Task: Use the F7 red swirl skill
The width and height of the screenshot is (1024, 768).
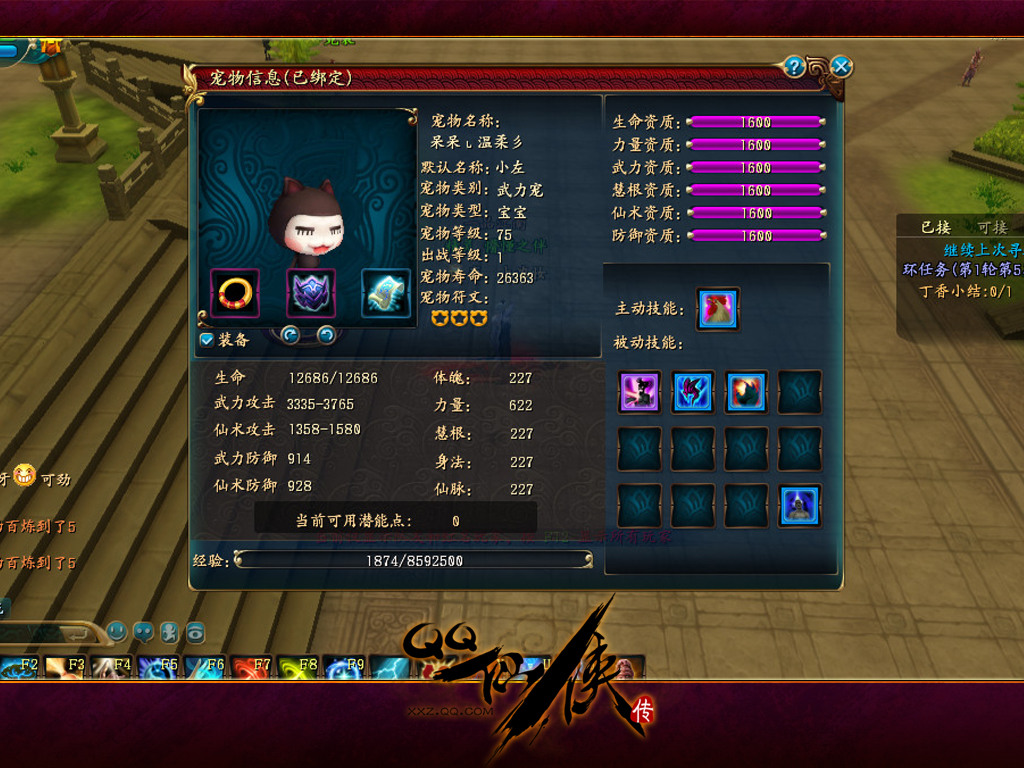Action: click(249, 667)
